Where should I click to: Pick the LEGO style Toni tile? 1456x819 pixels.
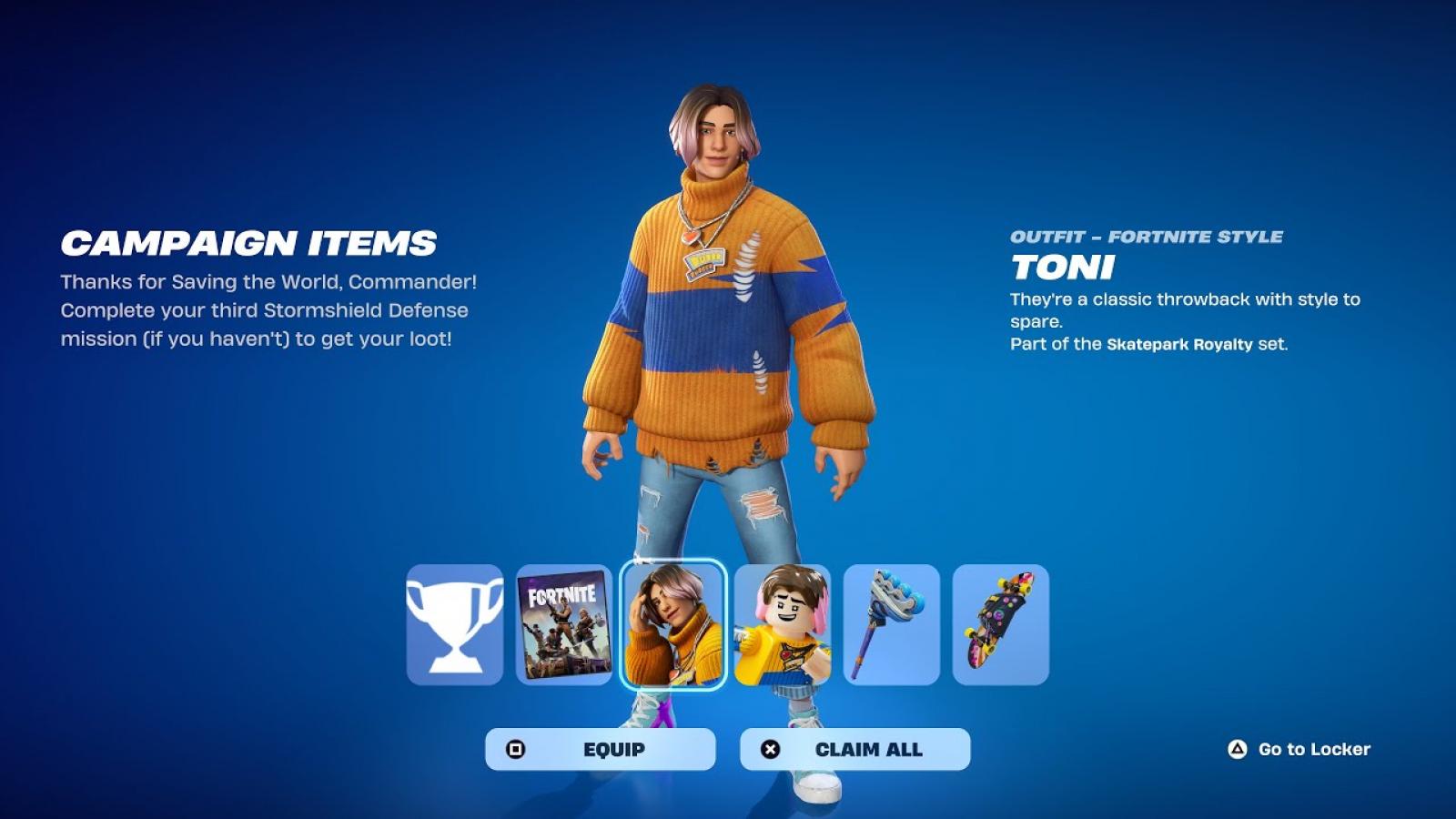[783, 624]
